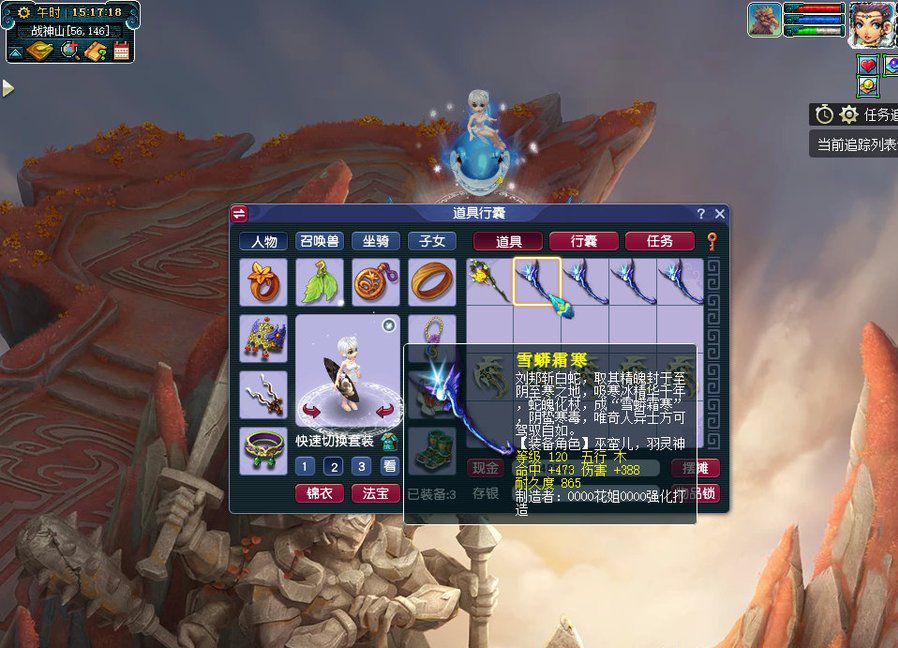
Task: Switch to the 人物 character tab
Action: click(x=264, y=241)
